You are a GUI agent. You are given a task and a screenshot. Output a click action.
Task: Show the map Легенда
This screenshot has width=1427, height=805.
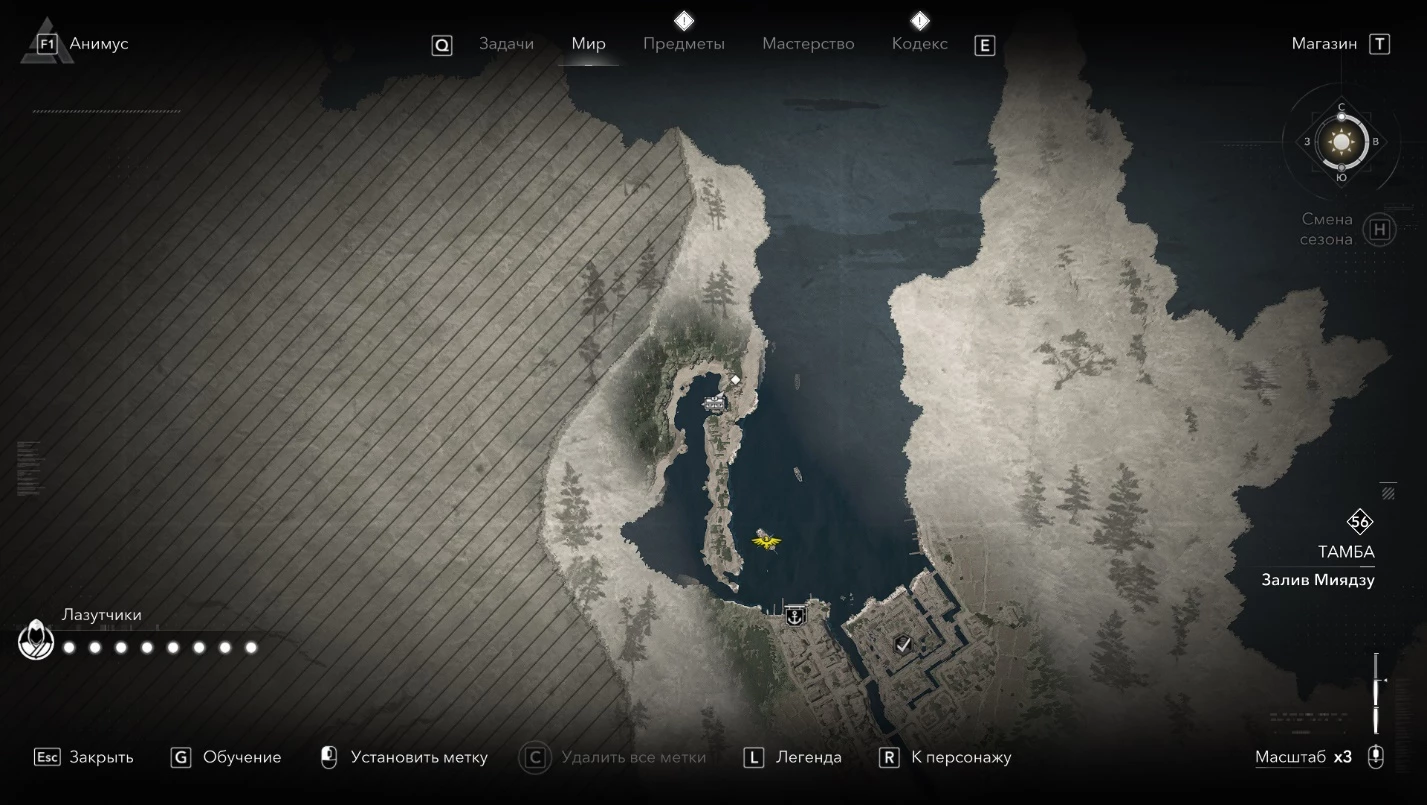pyautogui.click(x=808, y=757)
